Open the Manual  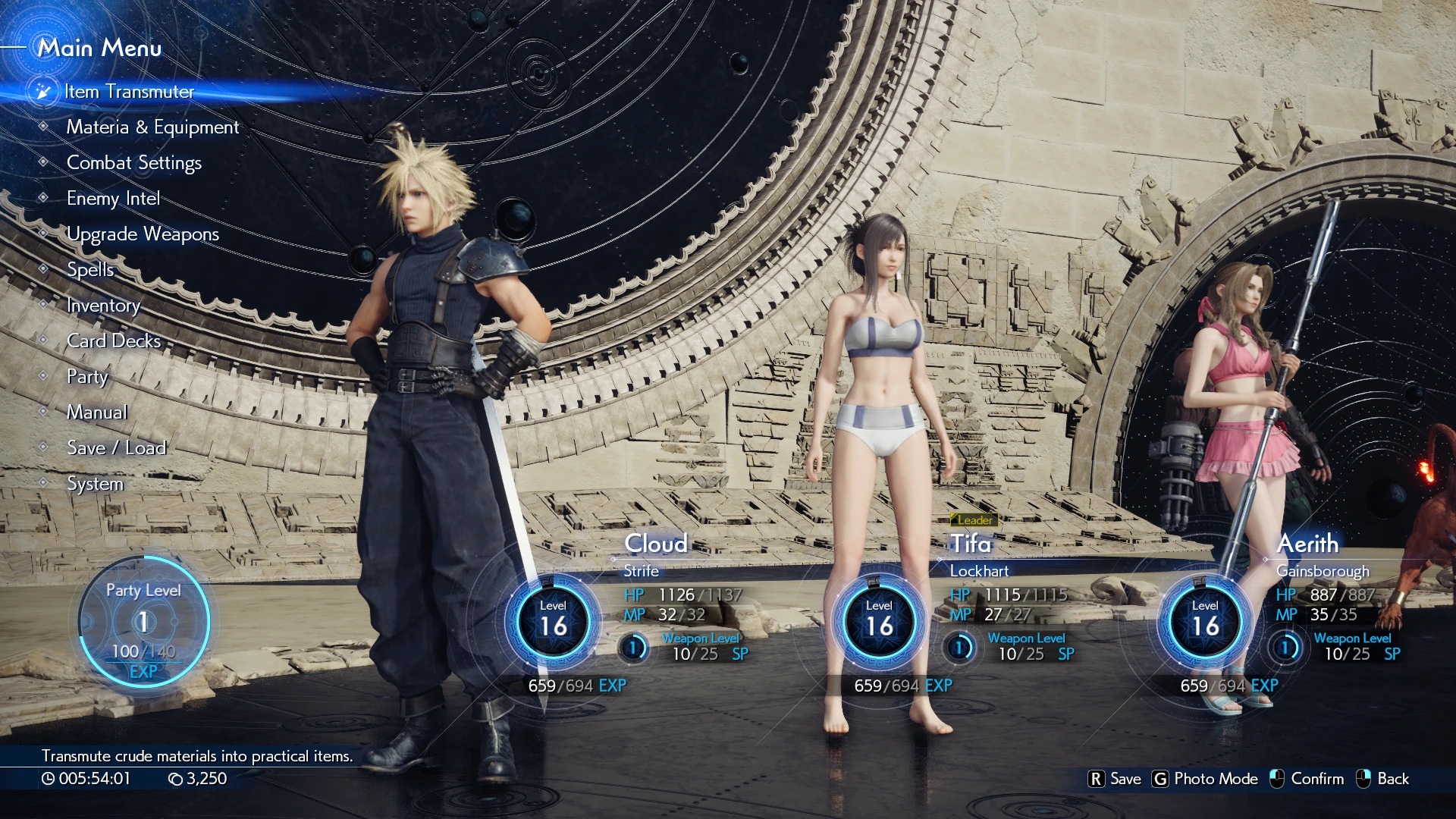(x=97, y=413)
